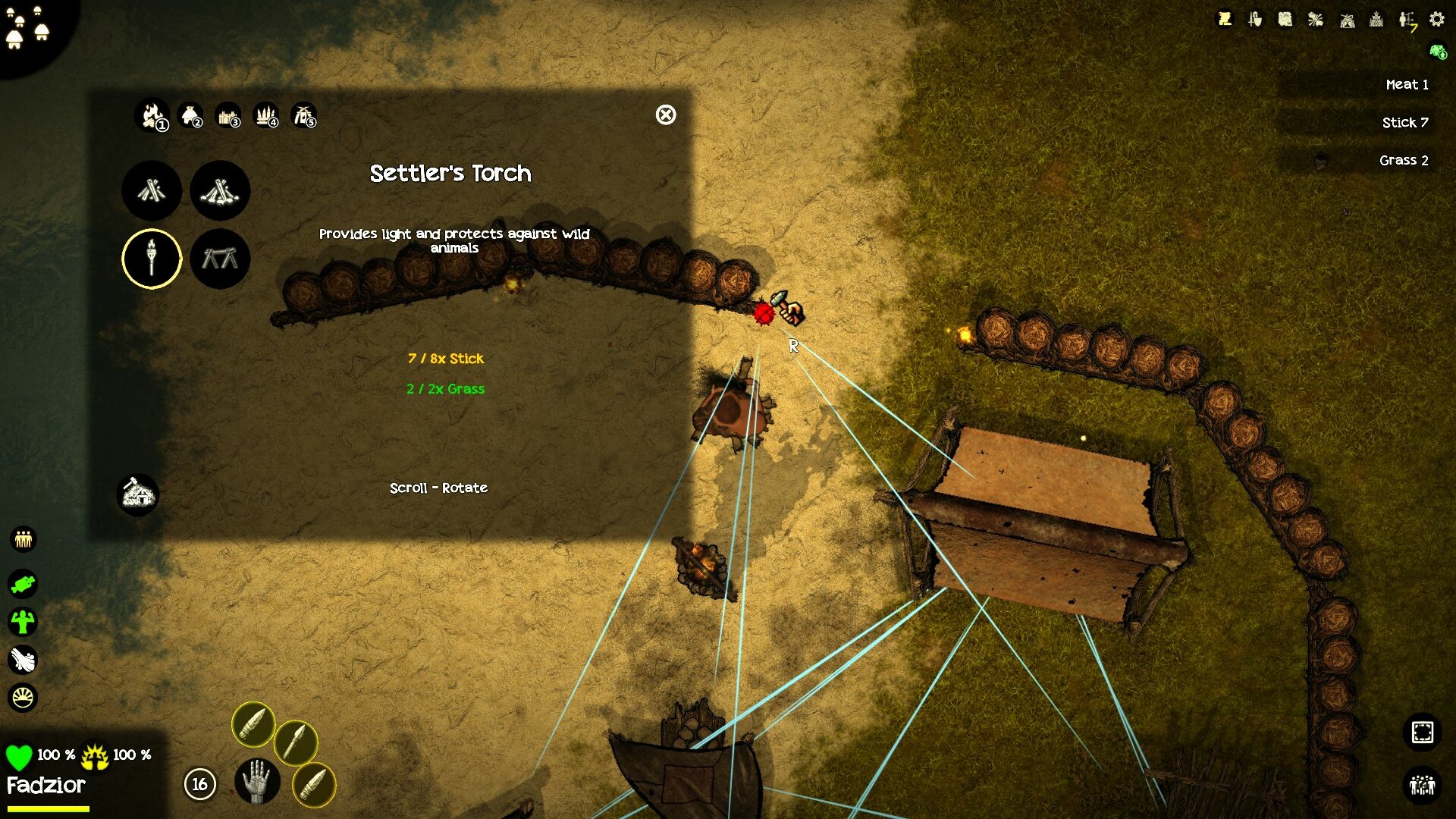The image size is (1456, 819).
Task: Open the palisade fence build category
Action: point(228,116)
